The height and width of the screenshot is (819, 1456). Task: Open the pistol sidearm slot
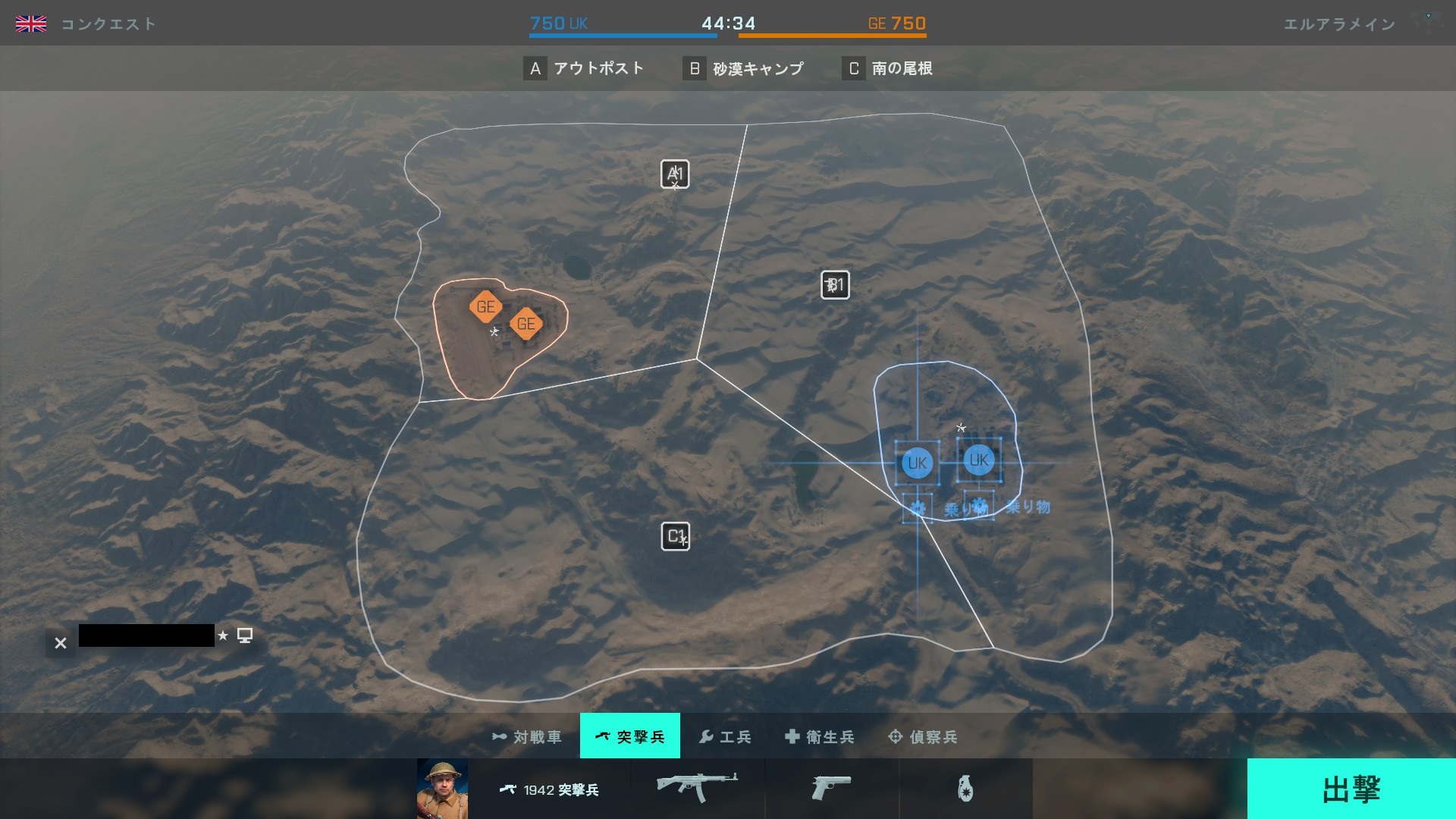pyautogui.click(x=831, y=788)
